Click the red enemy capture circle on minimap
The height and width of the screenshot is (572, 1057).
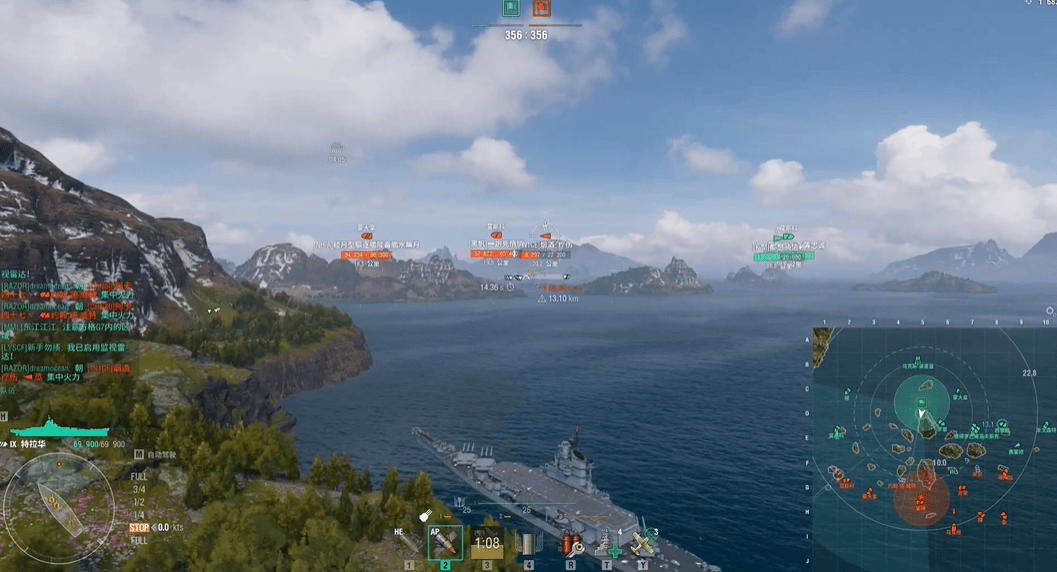coord(921,499)
